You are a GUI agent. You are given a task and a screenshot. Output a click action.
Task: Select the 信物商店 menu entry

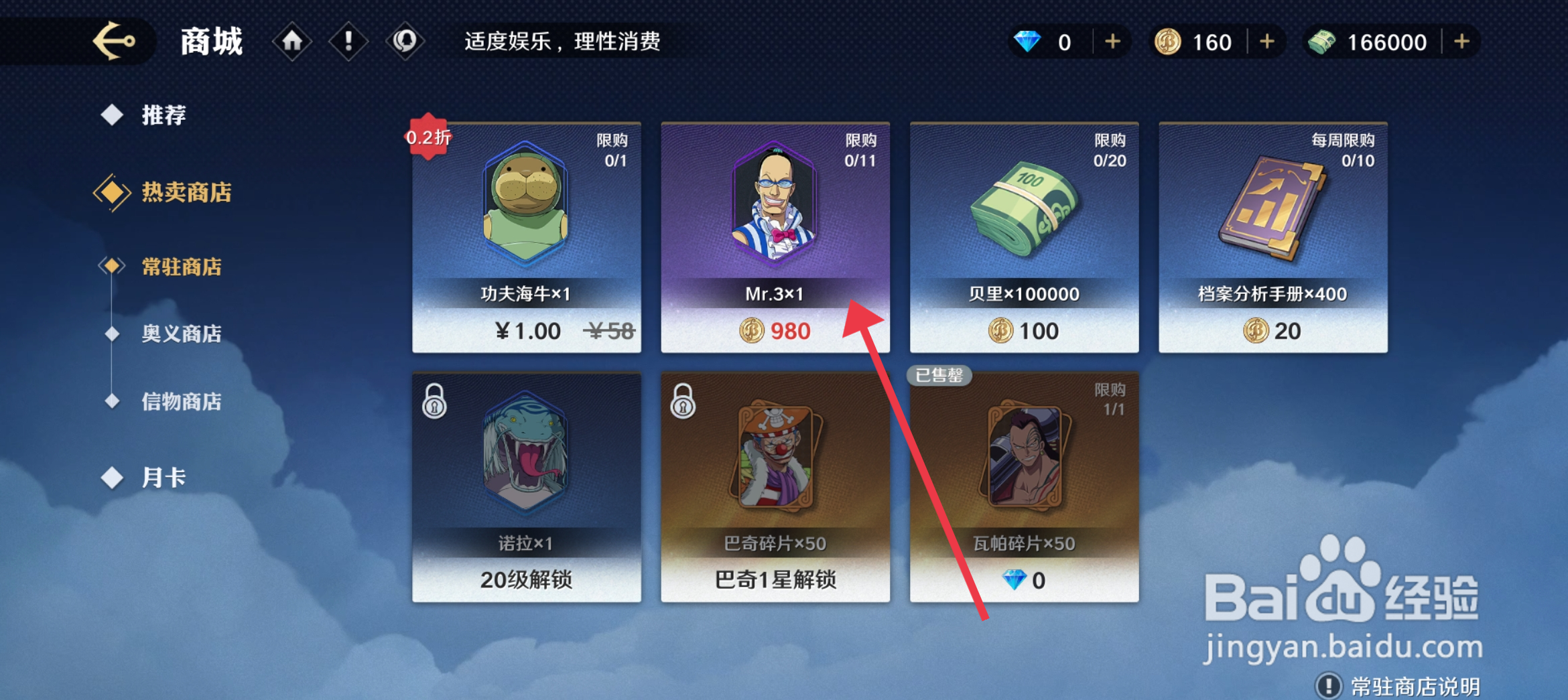[181, 402]
